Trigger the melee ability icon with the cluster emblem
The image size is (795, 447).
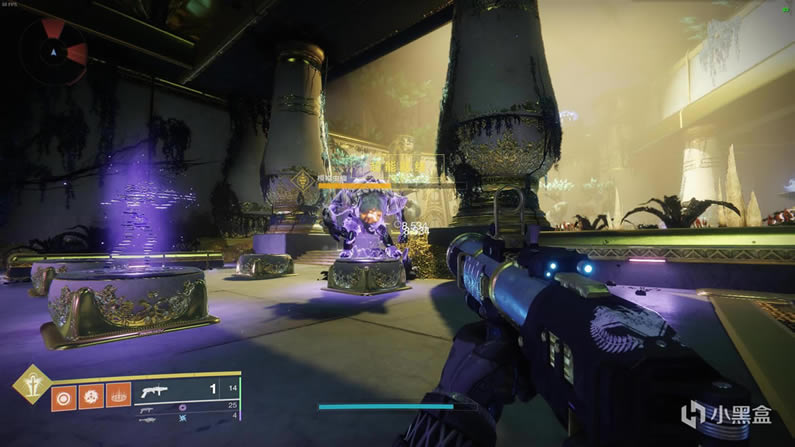tap(91, 395)
